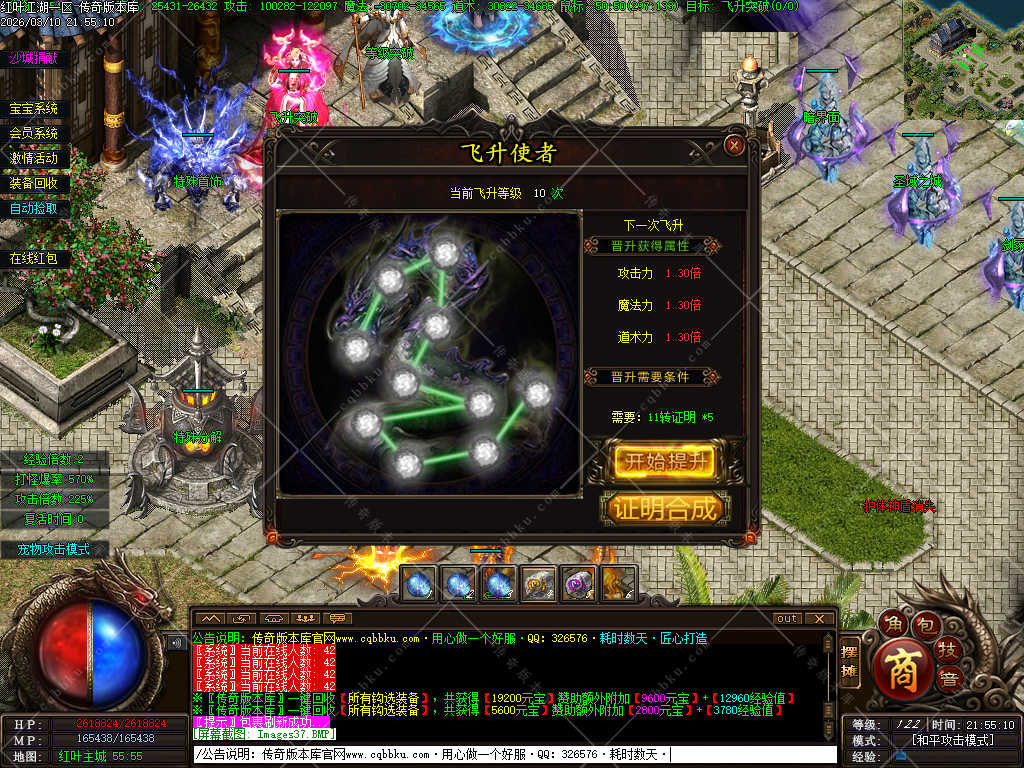Click the chat box out button
Image resolution: width=1024 pixels, height=768 pixels.
tap(788, 618)
